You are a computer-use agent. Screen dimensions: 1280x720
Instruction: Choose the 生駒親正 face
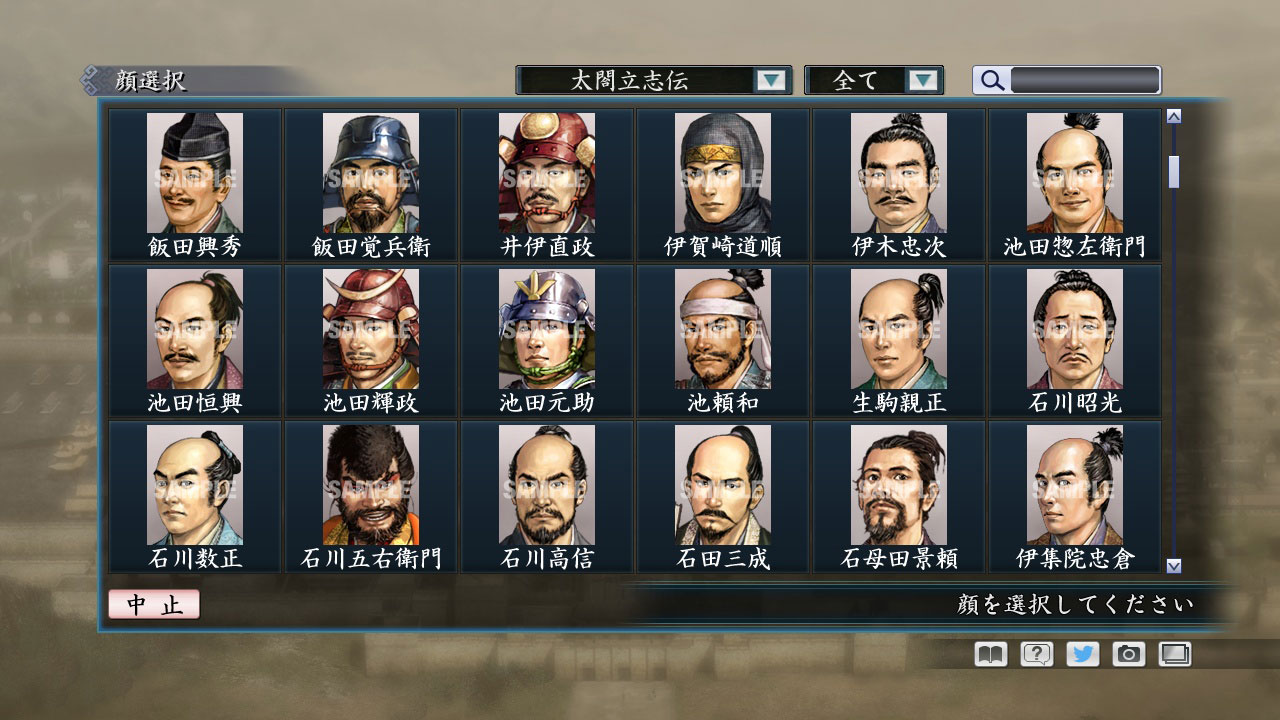[x=898, y=330]
